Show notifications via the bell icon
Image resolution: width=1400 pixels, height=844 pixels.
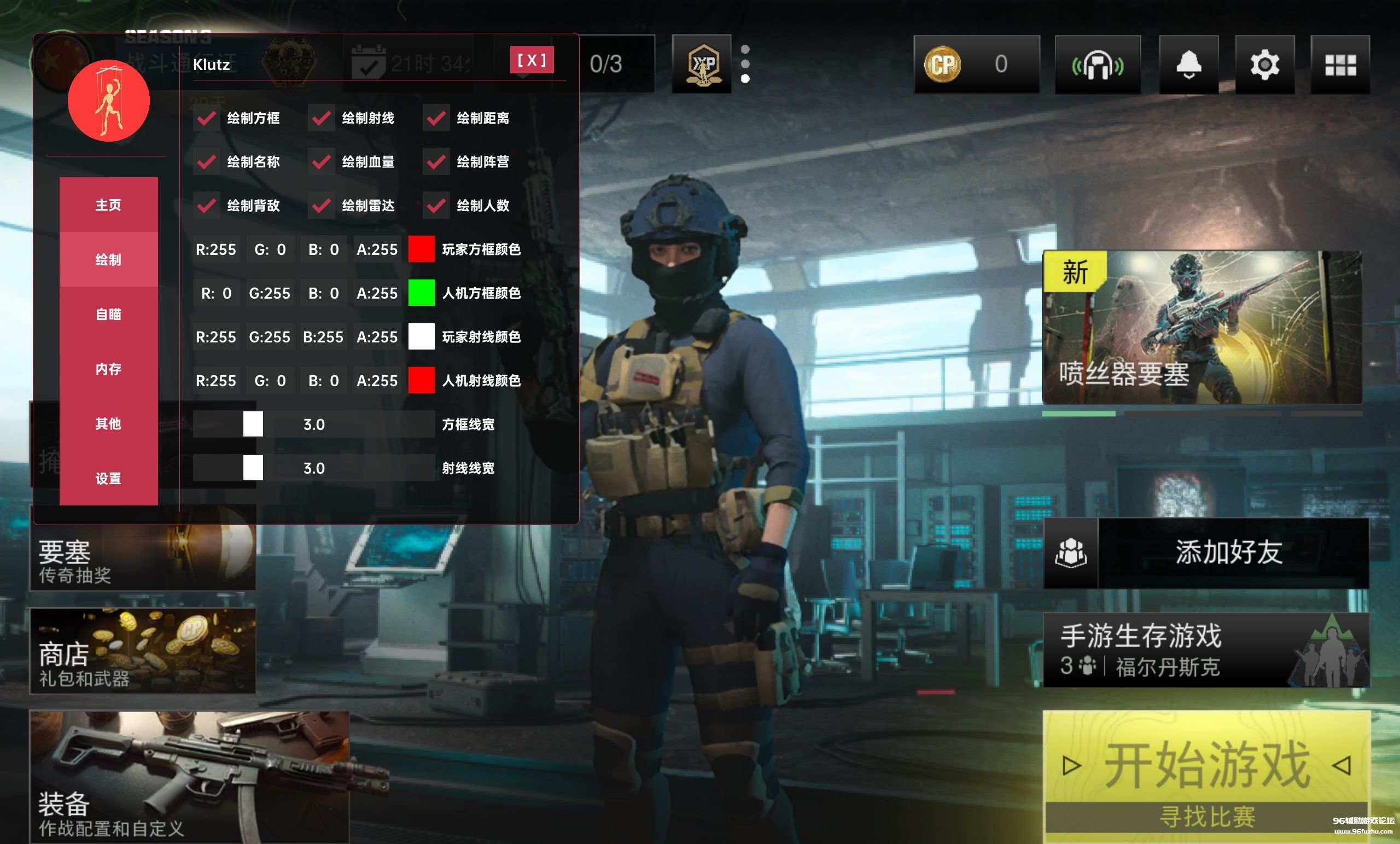click(x=1189, y=65)
